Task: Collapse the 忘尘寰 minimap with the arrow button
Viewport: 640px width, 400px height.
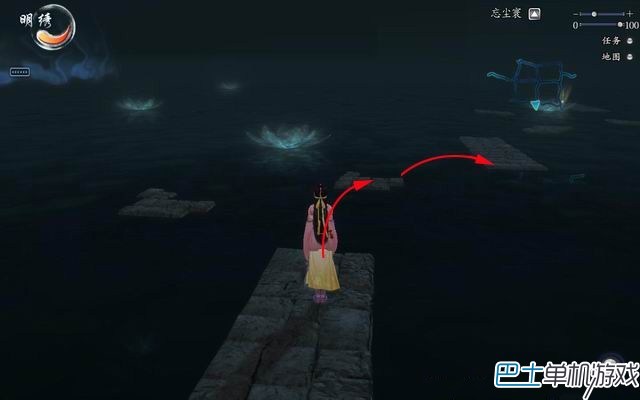Action: click(x=535, y=14)
